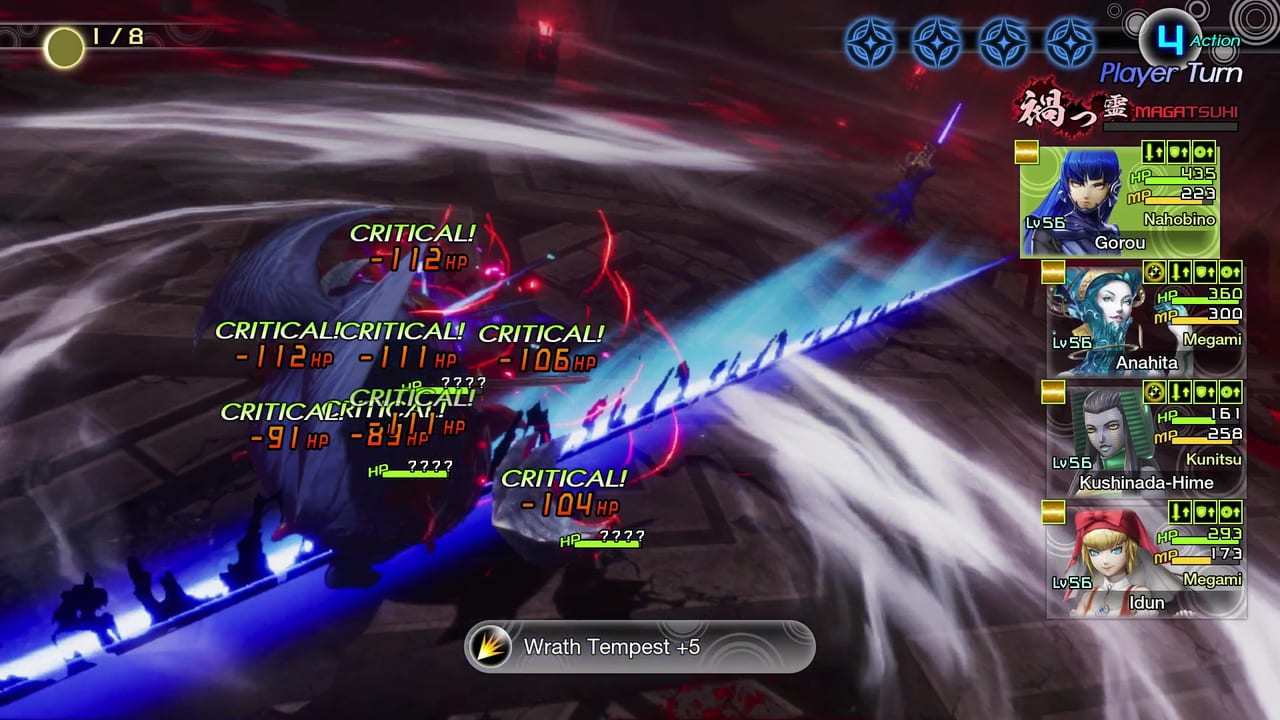
Task: Click the accuracy buff icon on Idun's panel
Action: pyautogui.click(x=1230, y=511)
